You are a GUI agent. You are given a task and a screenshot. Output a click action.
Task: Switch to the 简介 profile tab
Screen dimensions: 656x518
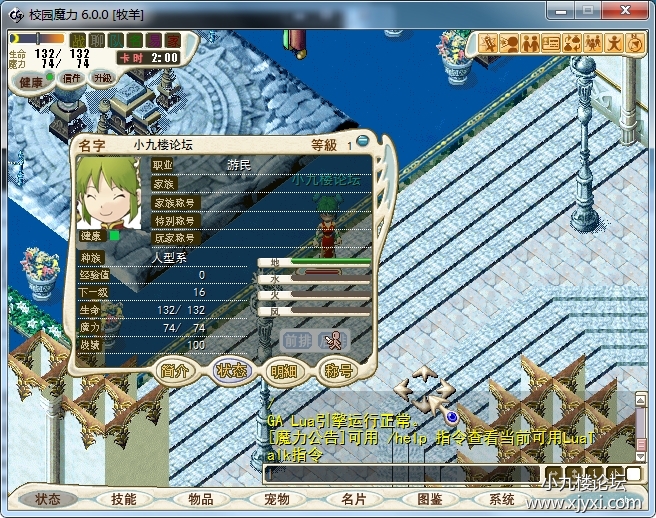click(176, 370)
